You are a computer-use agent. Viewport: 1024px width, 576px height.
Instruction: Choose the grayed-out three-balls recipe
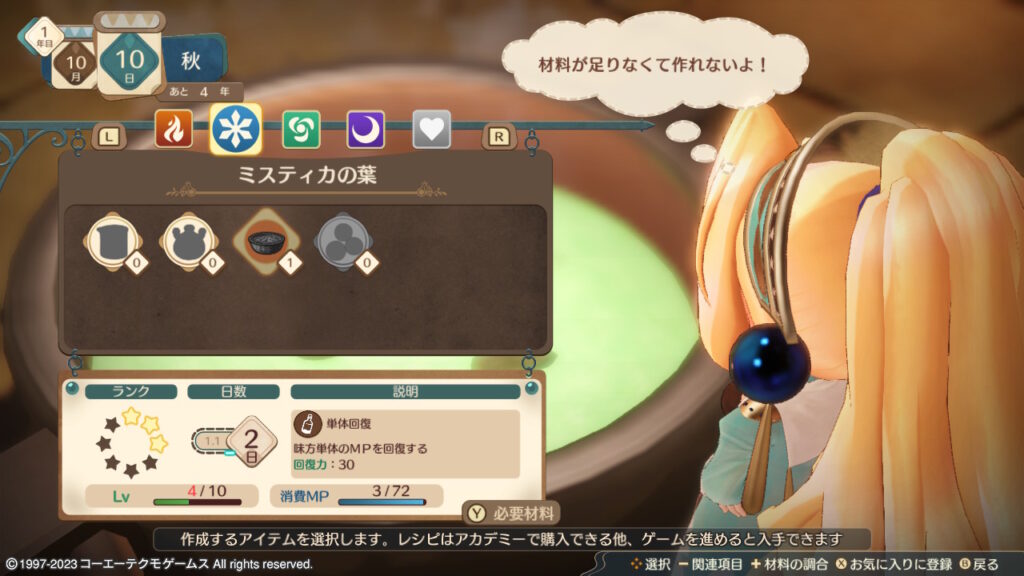pyautogui.click(x=341, y=241)
